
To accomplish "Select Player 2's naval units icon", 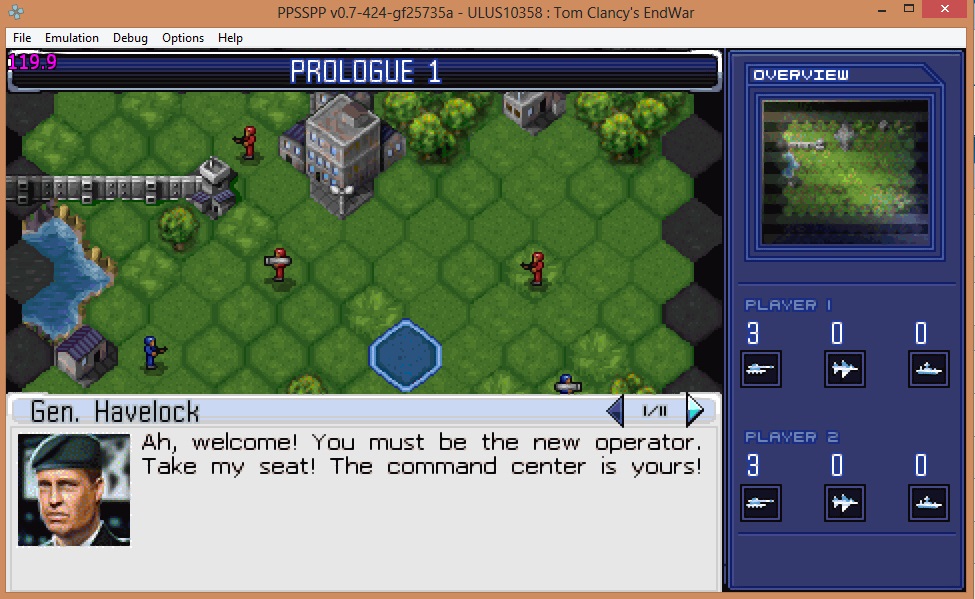I will 928,503.
